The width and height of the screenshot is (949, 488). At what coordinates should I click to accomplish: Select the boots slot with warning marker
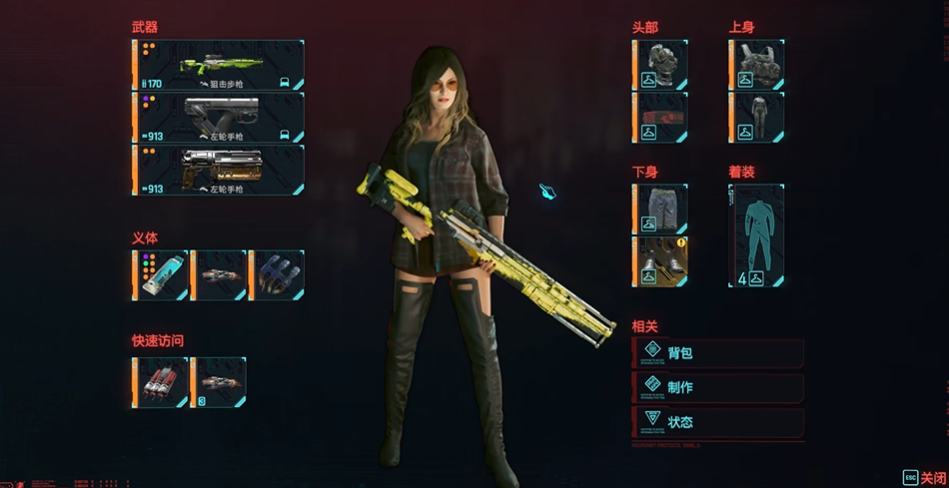tap(660, 261)
